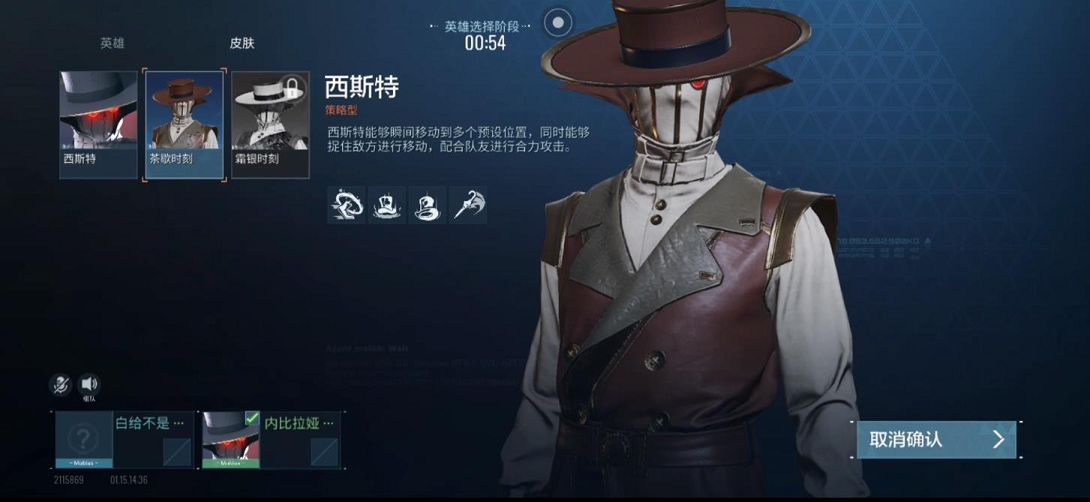
Task: Choose the 茶歇时刻 skin
Action: pos(185,124)
